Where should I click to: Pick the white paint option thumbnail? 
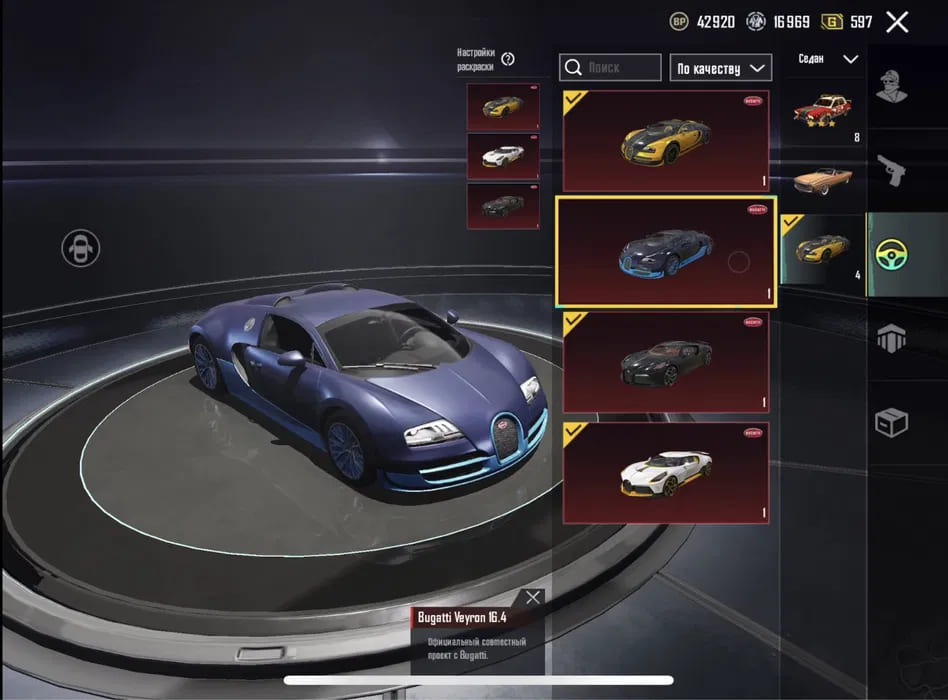click(x=503, y=156)
